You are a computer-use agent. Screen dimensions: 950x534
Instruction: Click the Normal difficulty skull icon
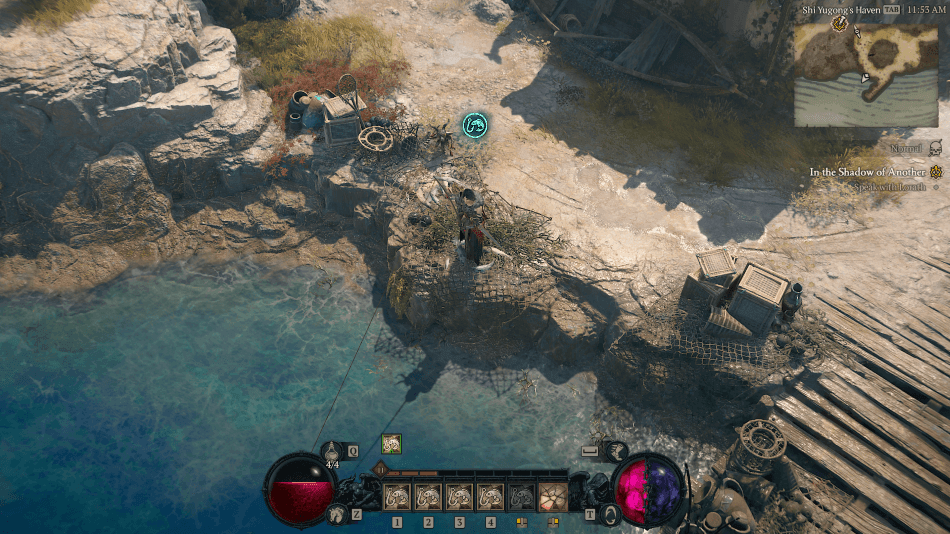pyautogui.click(x=936, y=148)
